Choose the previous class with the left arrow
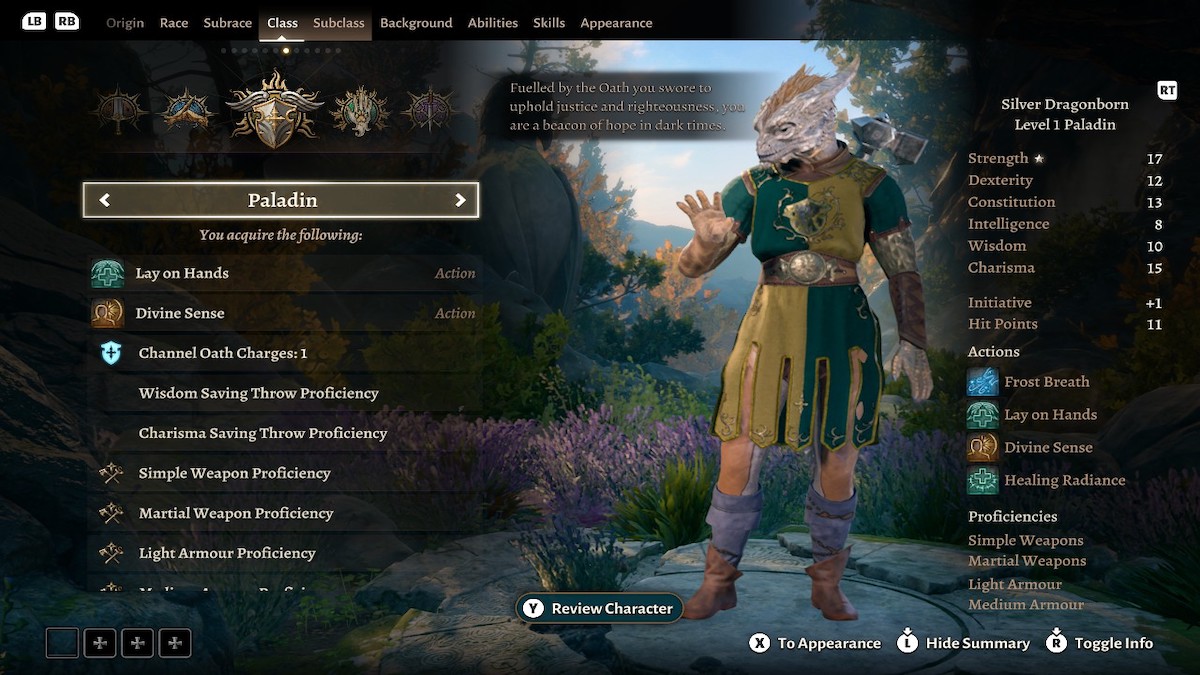The image size is (1200, 675). [x=105, y=200]
